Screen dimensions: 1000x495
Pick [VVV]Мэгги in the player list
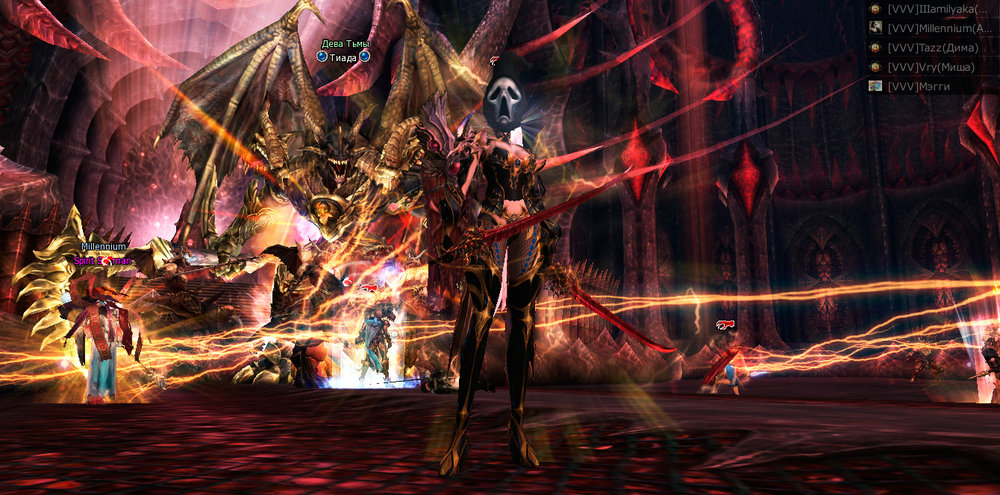[918, 86]
